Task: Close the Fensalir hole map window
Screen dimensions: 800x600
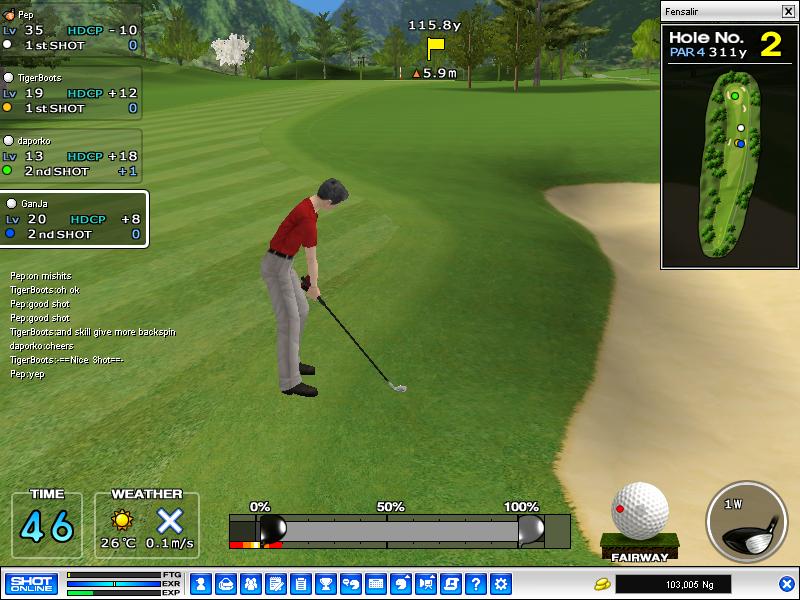Action: 788,11
